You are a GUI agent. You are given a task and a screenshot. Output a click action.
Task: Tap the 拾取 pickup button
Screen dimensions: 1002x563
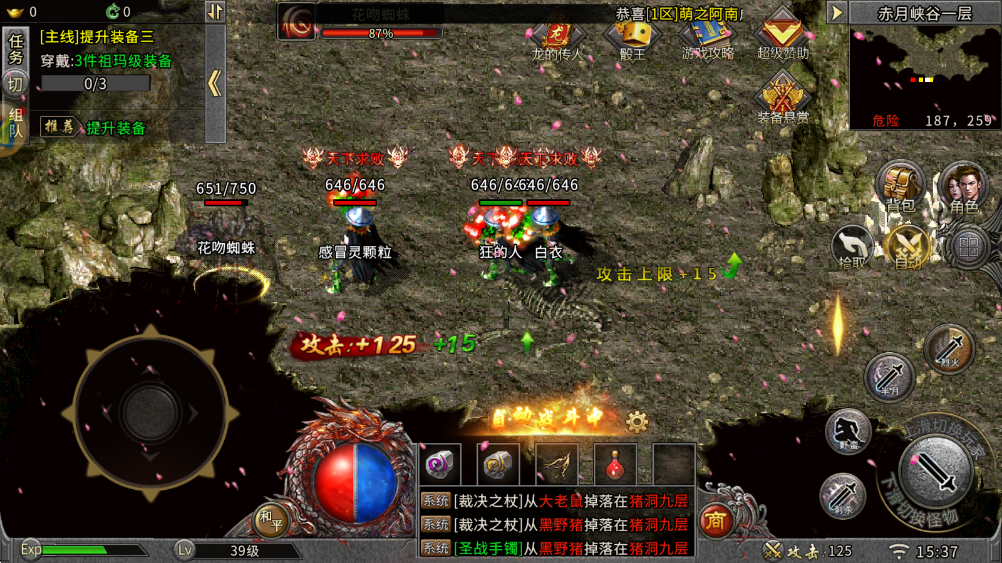pyautogui.click(x=853, y=245)
